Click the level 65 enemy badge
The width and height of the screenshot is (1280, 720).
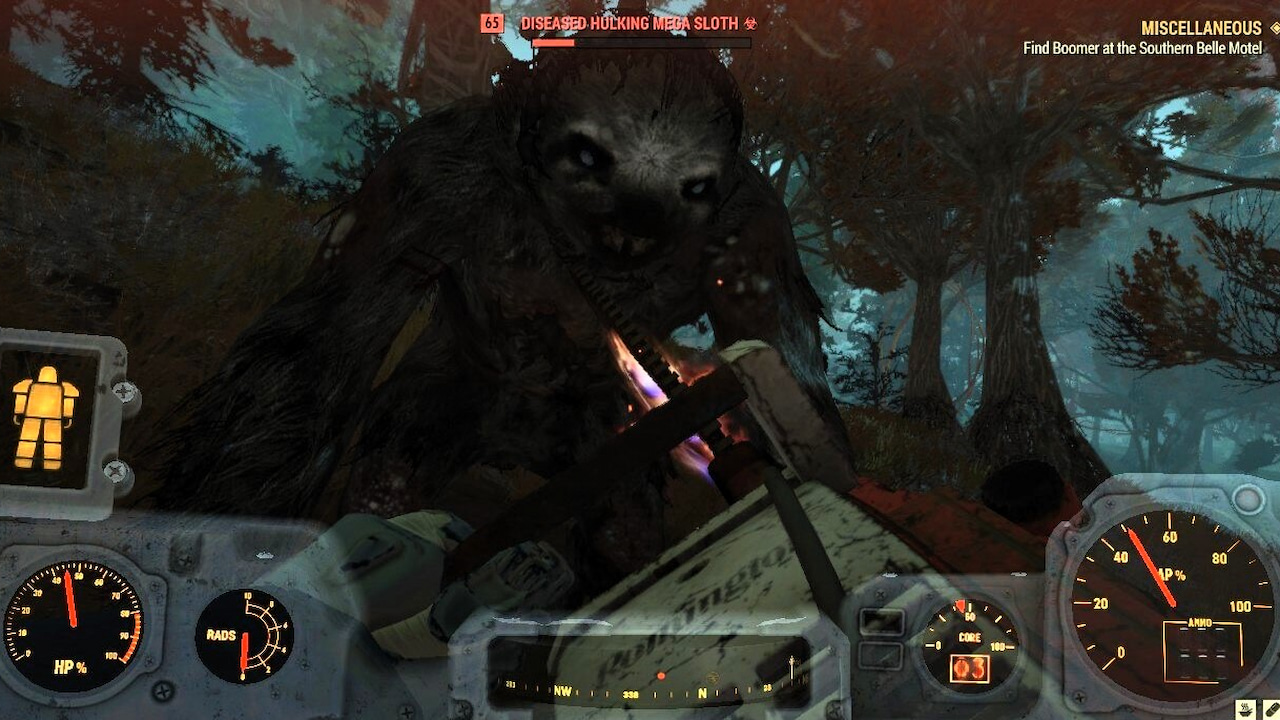494,23
